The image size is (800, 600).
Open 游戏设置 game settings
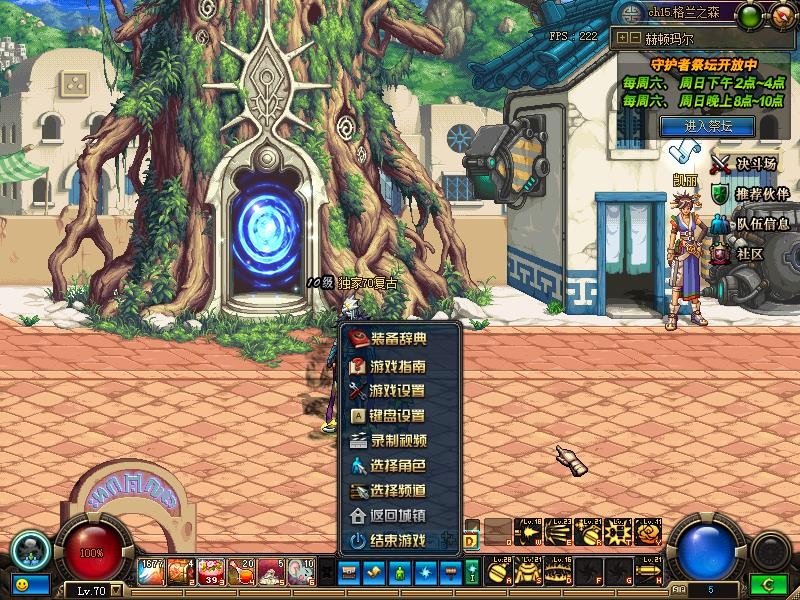tap(398, 391)
